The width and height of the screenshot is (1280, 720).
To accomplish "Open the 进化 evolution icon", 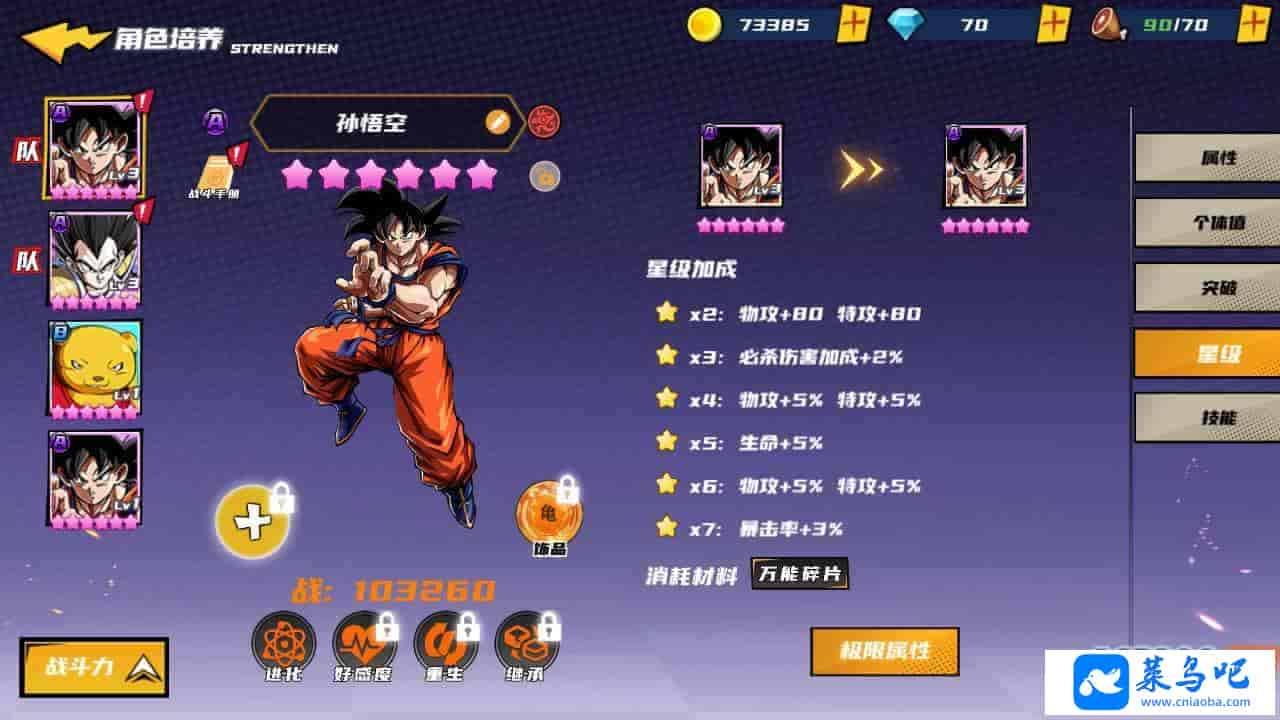I will click(x=283, y=643).
